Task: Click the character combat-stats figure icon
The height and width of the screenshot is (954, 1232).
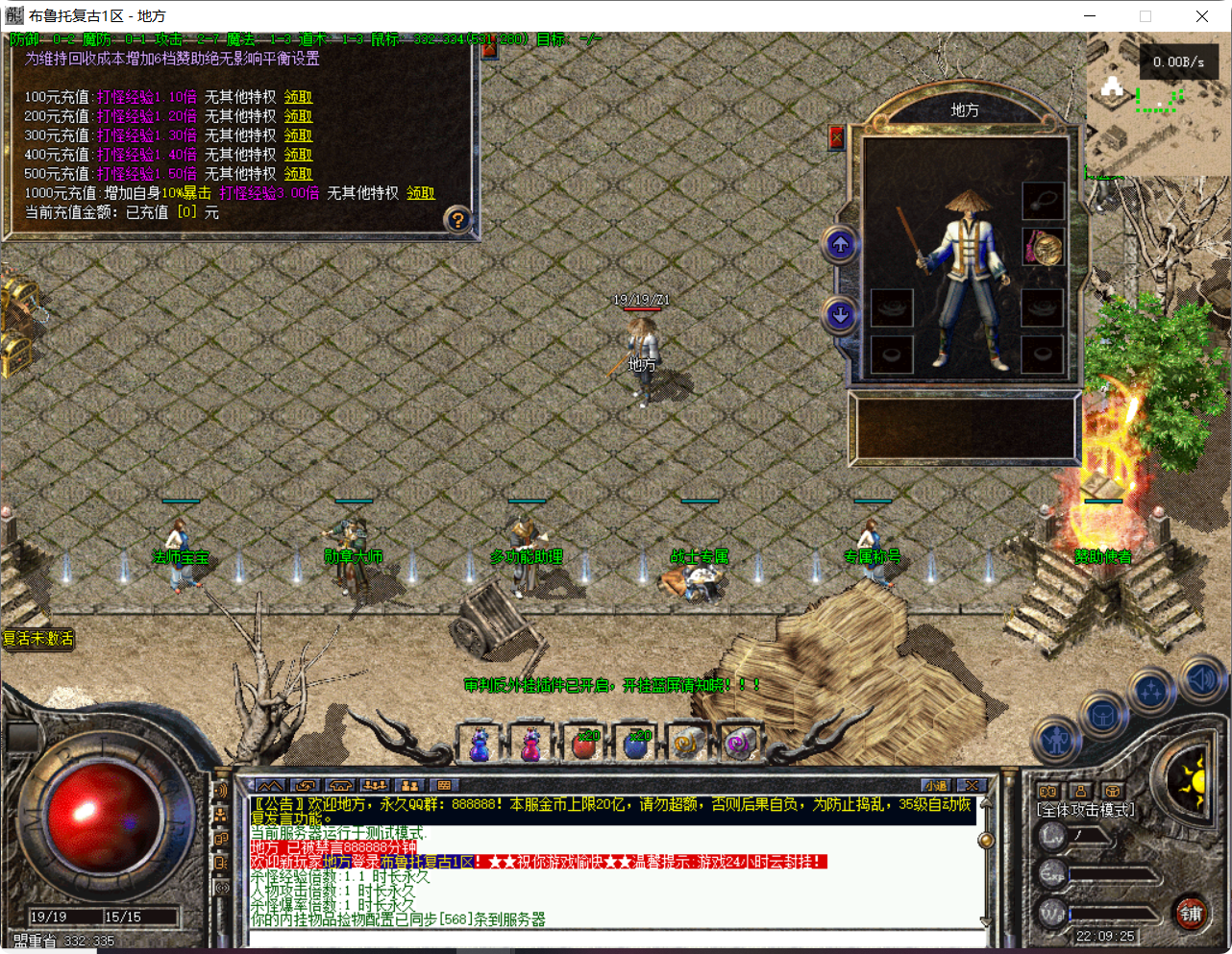Action: pyautogui.click(x=1057, y=740)
